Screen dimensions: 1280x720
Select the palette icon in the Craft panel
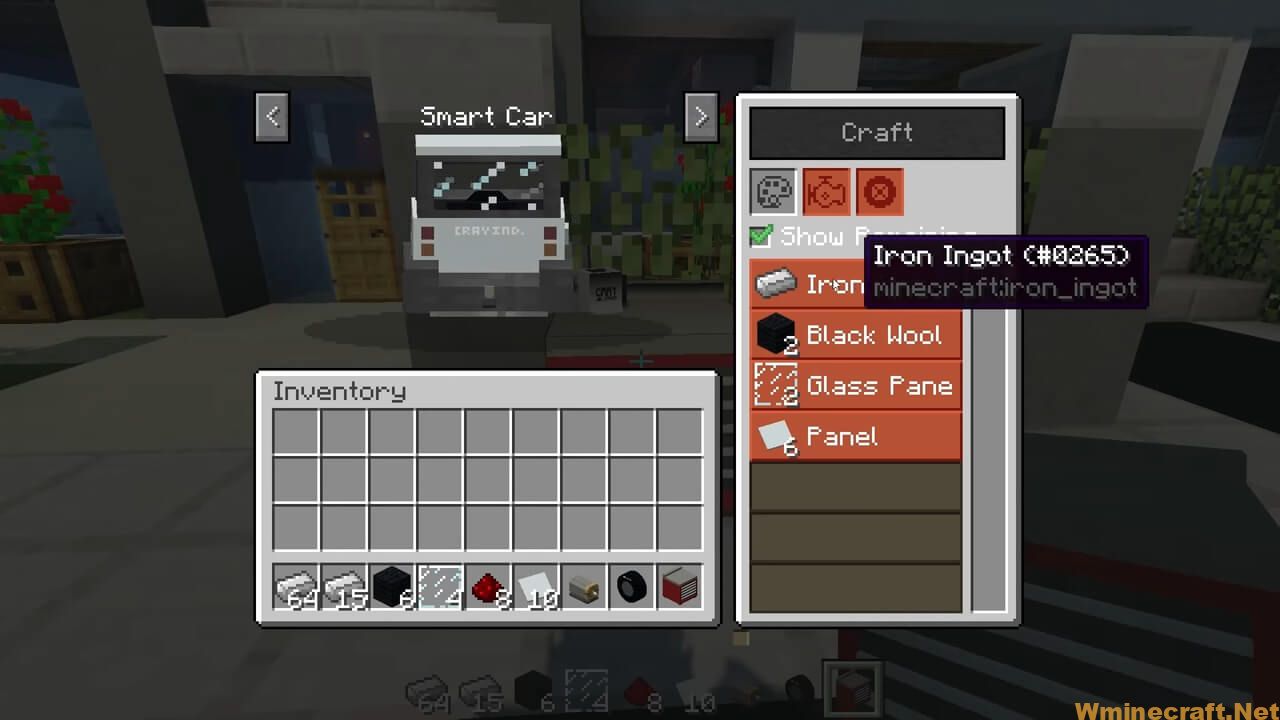(x=772, y=191)
